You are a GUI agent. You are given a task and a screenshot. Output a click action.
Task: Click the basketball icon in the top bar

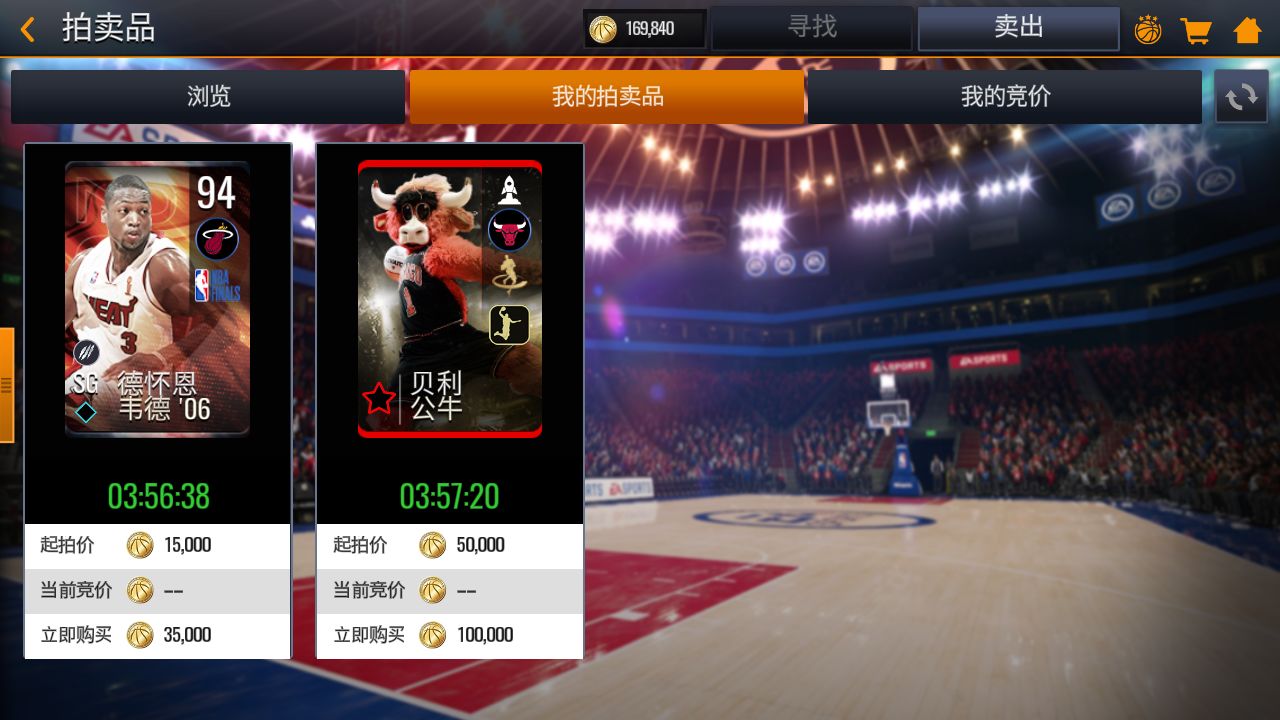point(1148,29)
